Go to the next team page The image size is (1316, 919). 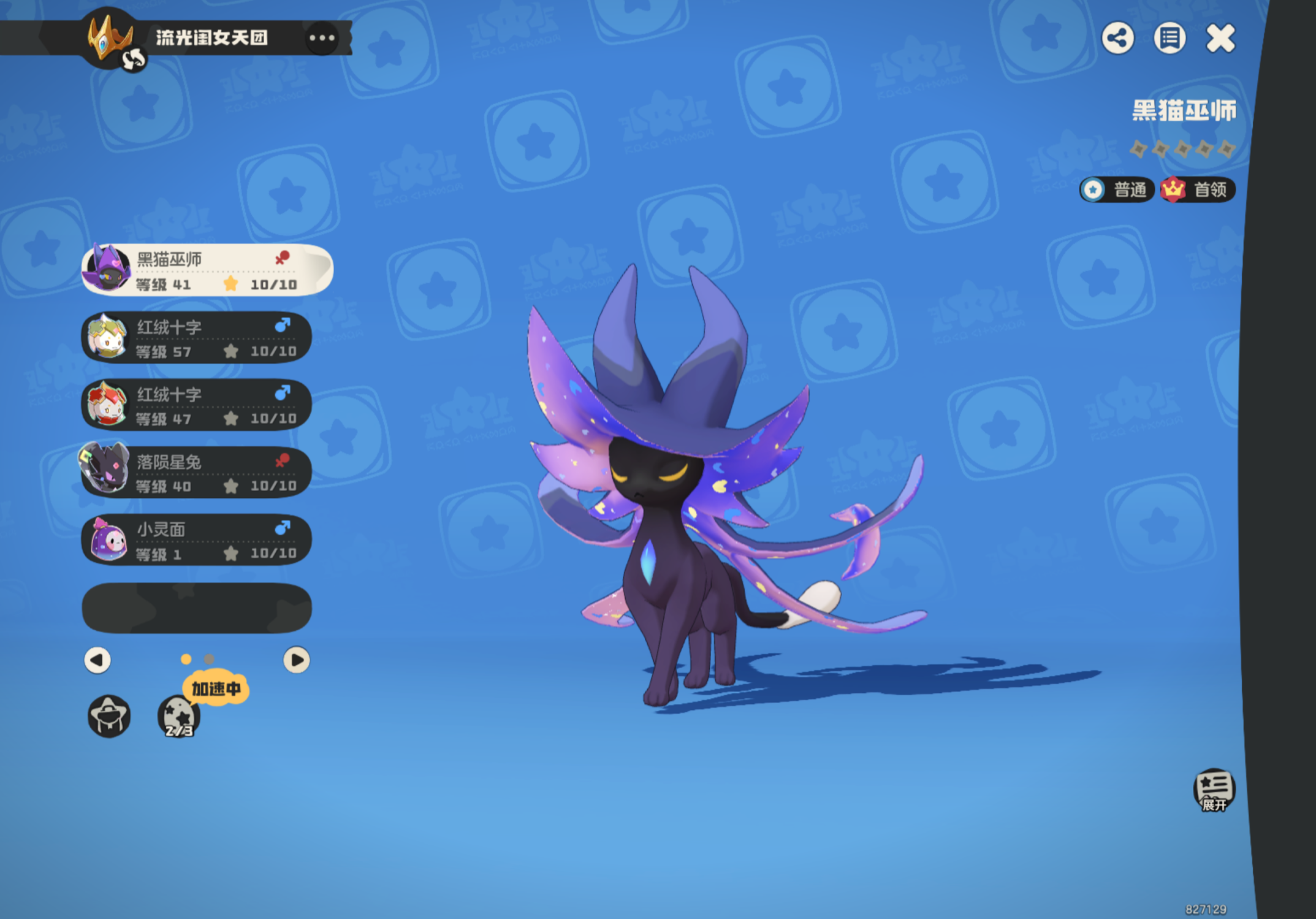[296, 660]
